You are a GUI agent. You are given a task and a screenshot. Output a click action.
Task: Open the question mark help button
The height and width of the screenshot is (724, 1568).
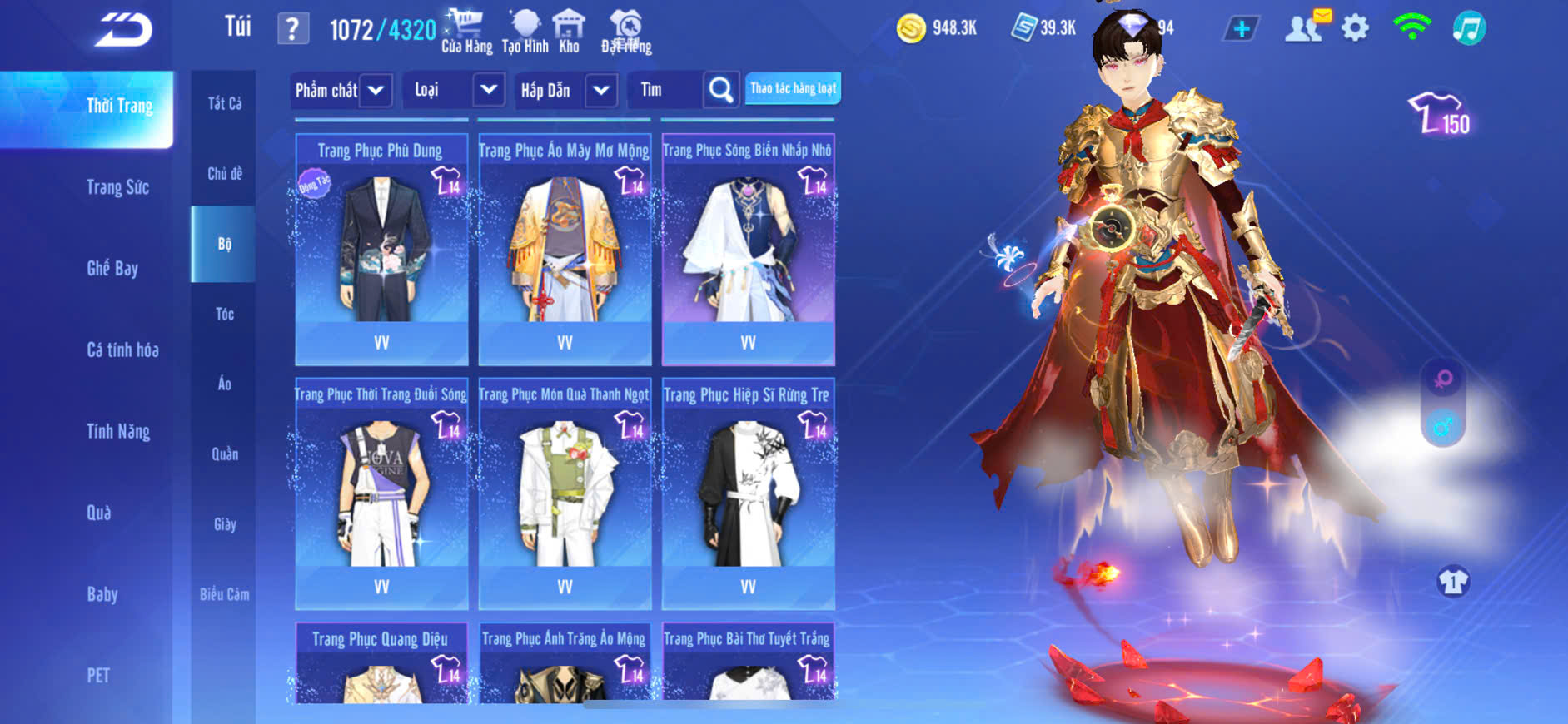[x=292, y=29]
